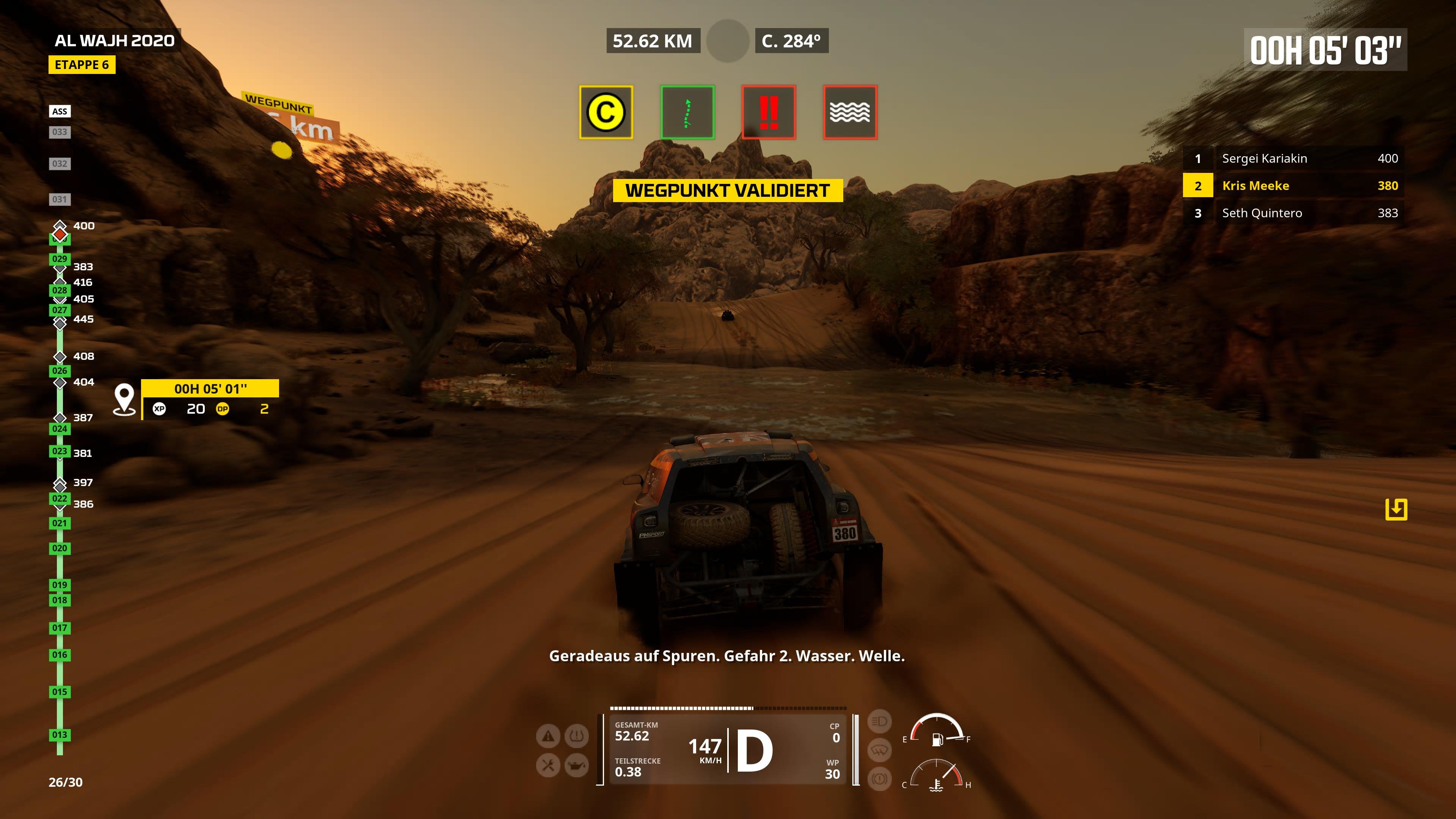
Task: Select the ETAPPE 6 stage label
Action: 83,65
